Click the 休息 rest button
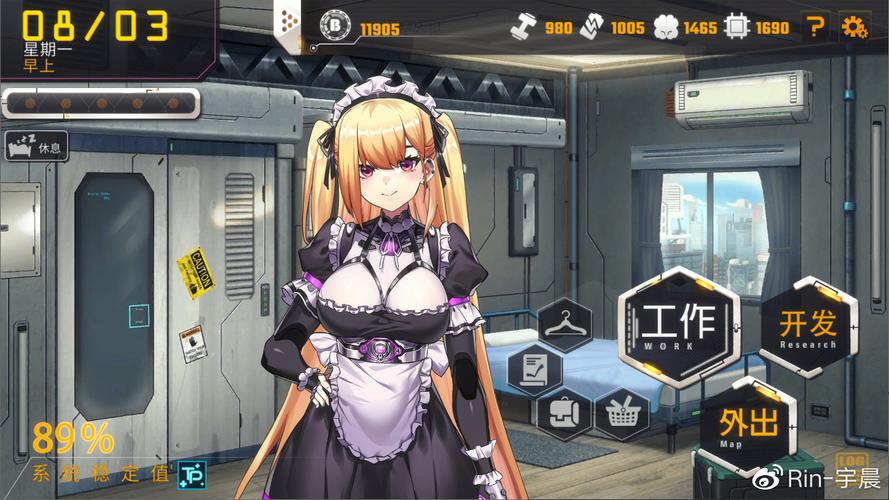Viewport: 889px width, 500px height. 36,147
